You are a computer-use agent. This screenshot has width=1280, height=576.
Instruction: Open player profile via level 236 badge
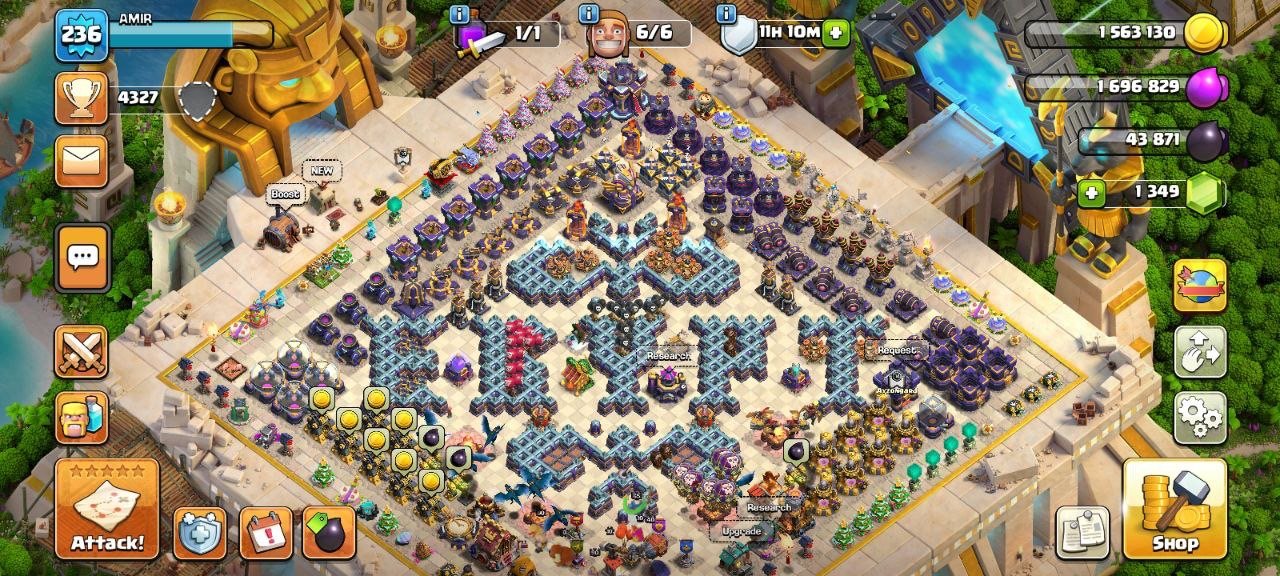(80, 36)
